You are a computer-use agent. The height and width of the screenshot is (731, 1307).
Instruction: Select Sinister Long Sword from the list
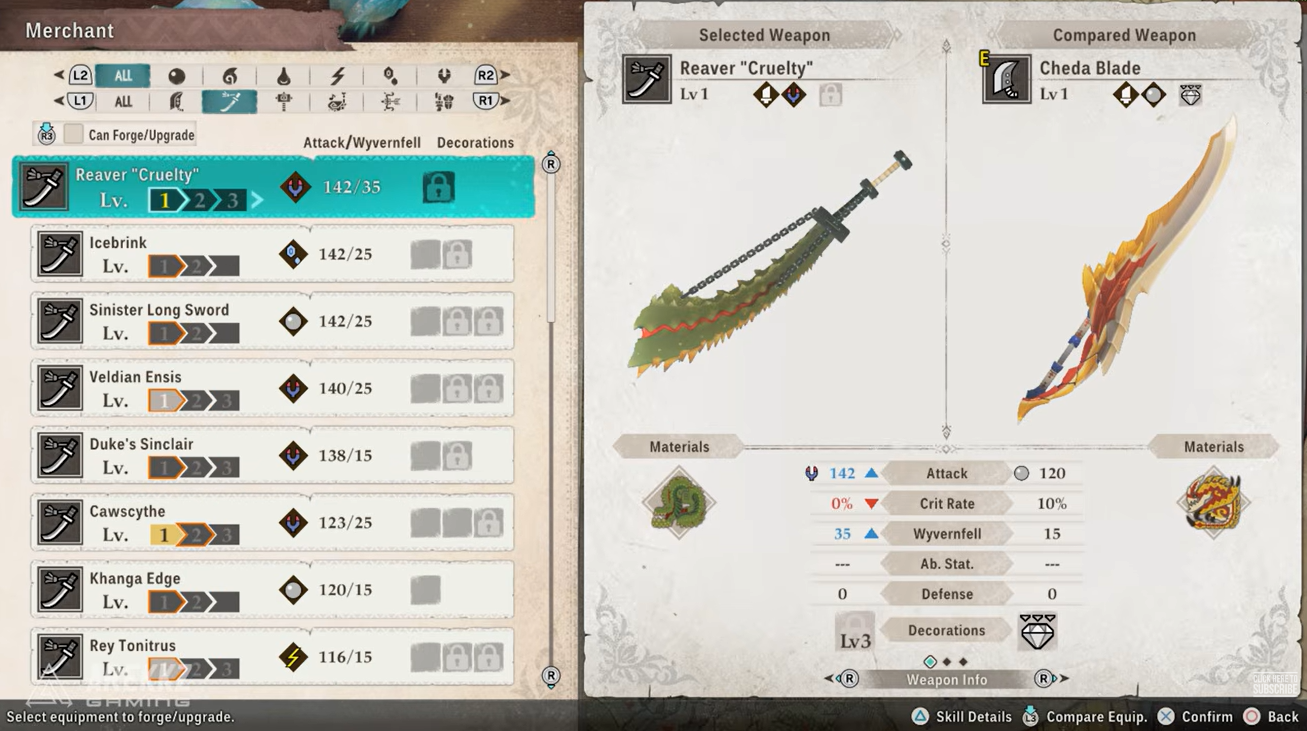click(x=272, y=321)
